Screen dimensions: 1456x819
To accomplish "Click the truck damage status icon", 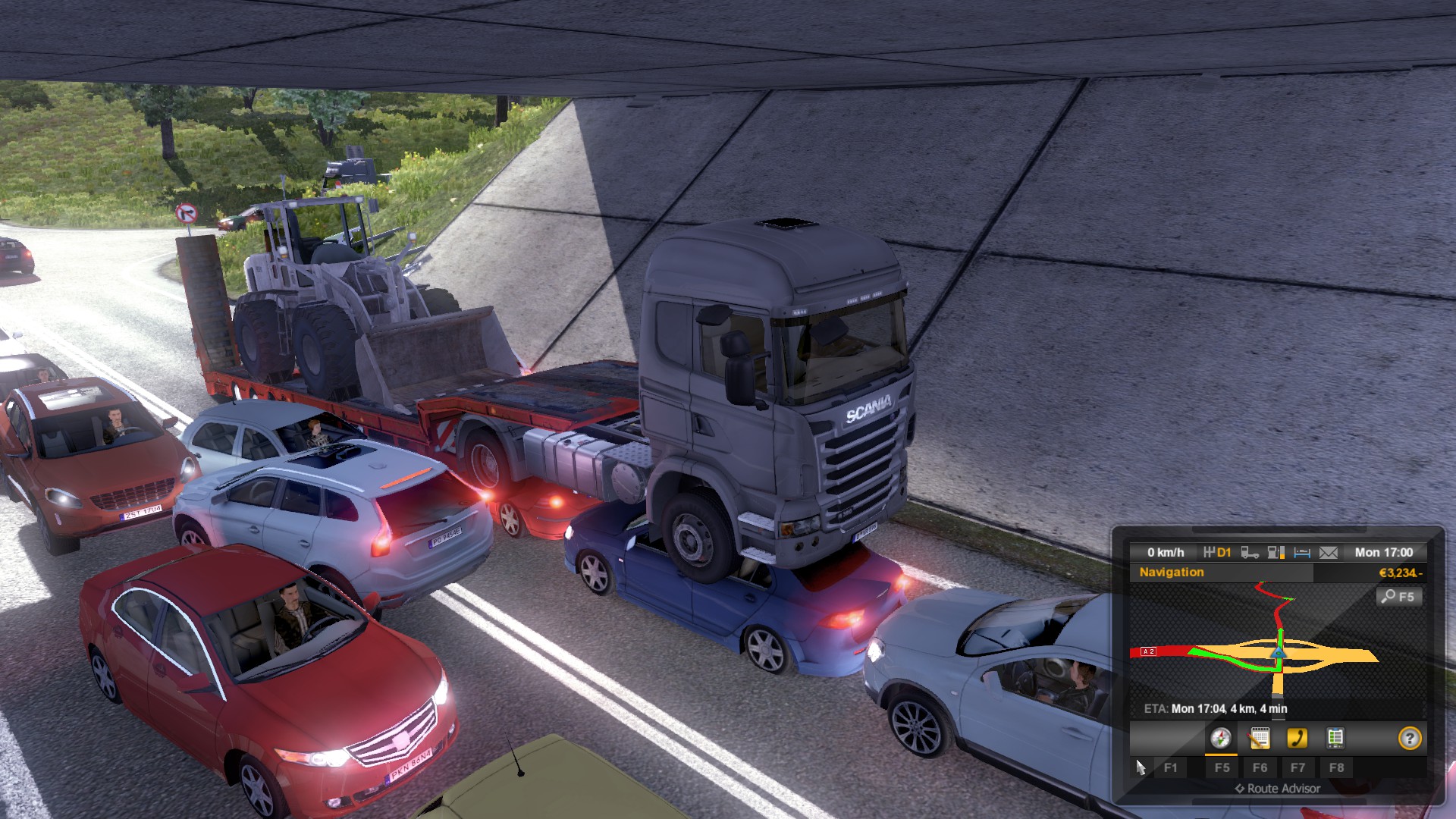I will click(x=1250, y=553).
